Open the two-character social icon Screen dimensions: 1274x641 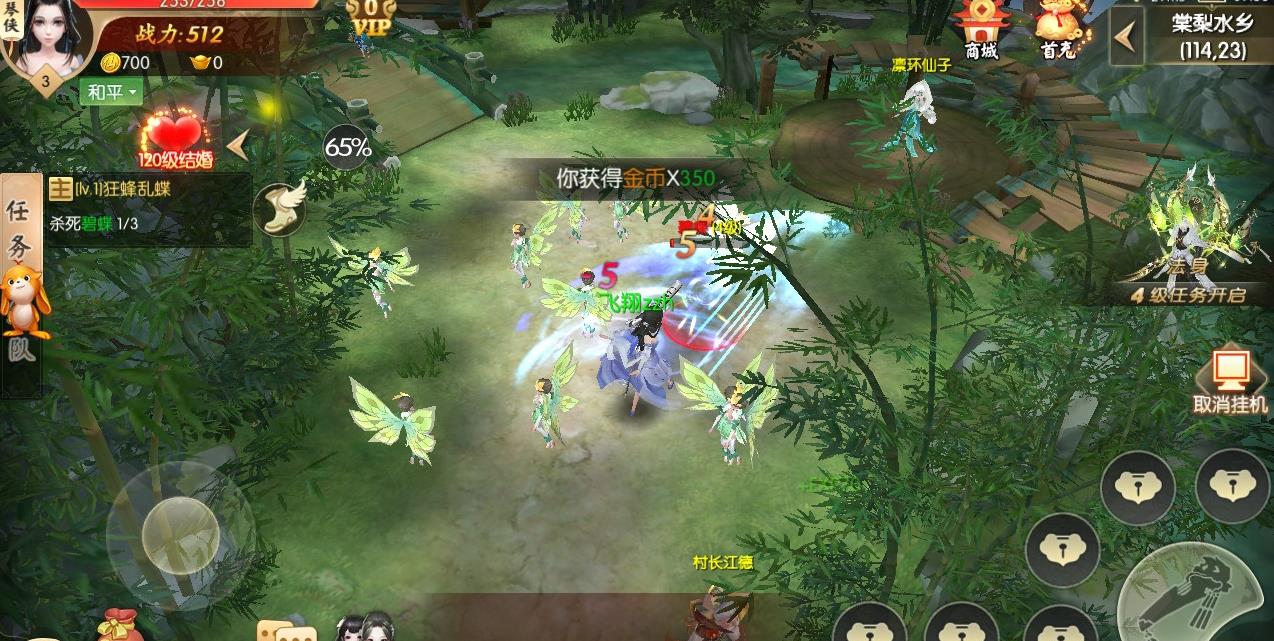(x=364, y=626)
